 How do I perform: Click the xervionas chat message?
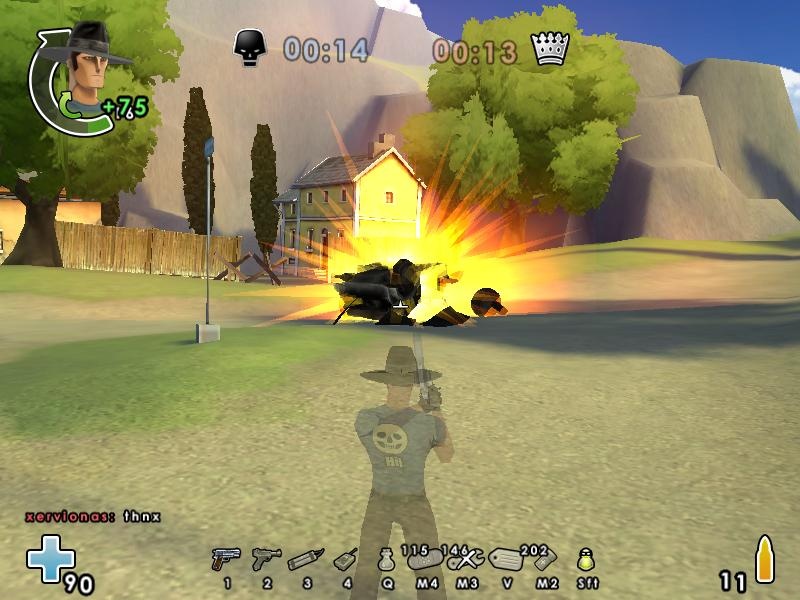point(93,517)
